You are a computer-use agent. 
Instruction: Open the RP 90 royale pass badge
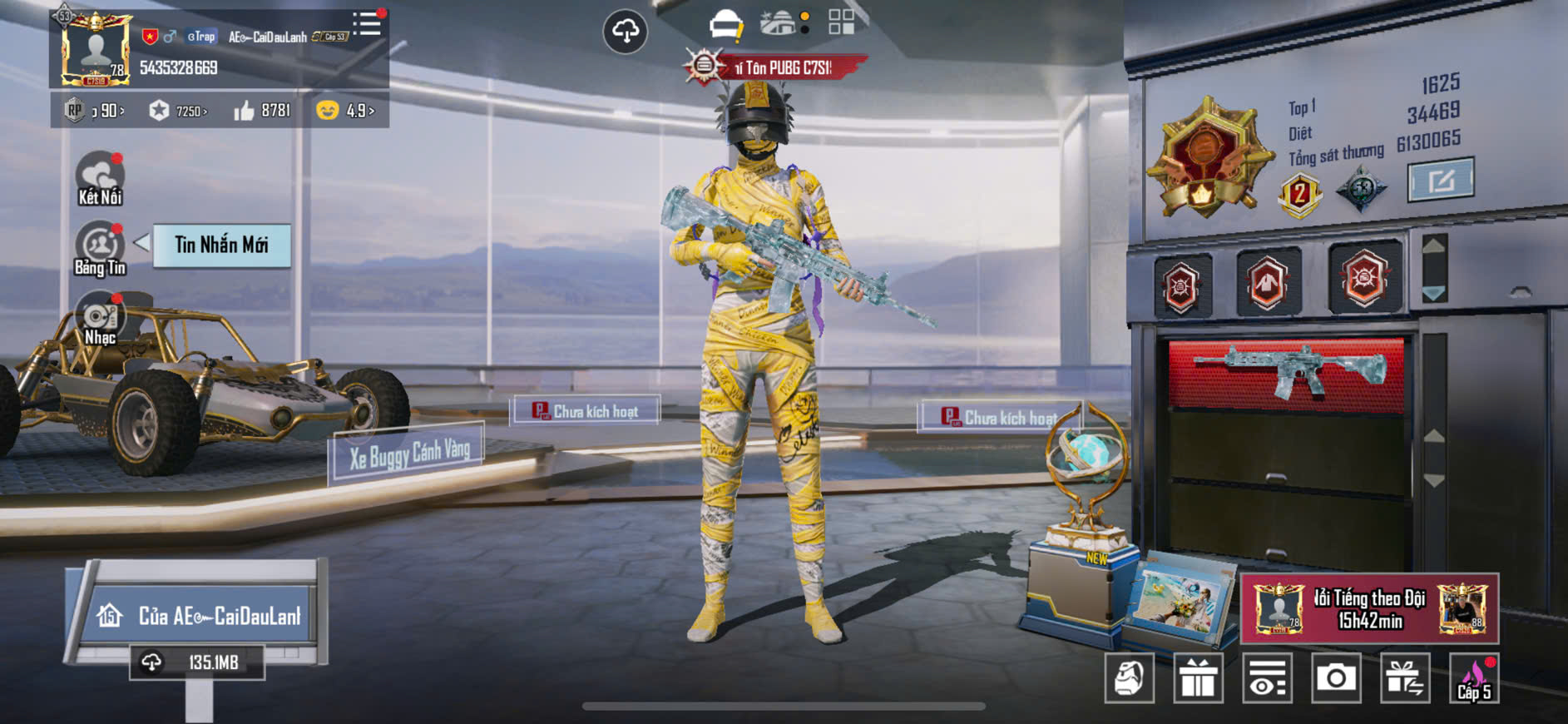pyautogui.click(x=94, y=111)
